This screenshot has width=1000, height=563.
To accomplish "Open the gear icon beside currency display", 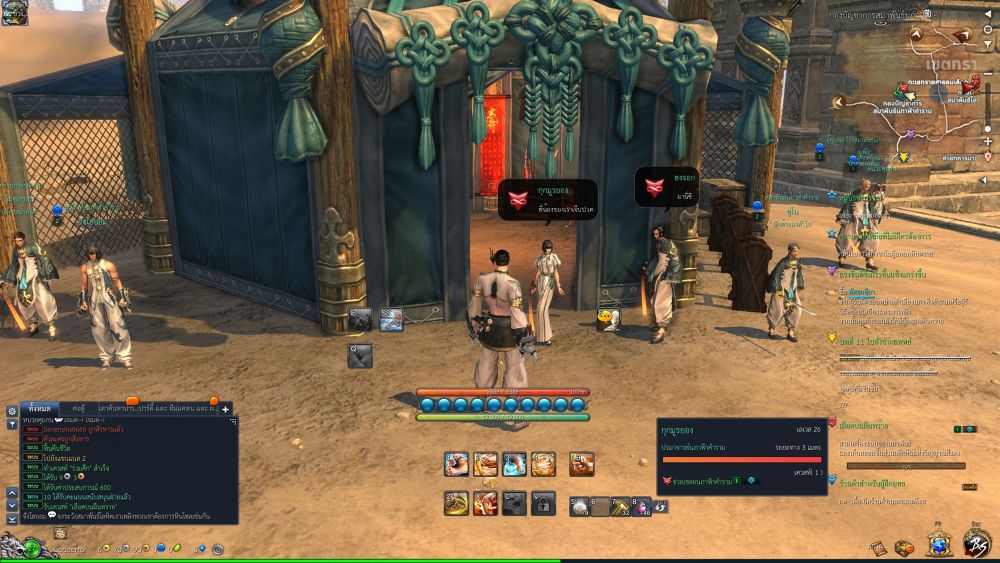I will [x=216, y=549].
